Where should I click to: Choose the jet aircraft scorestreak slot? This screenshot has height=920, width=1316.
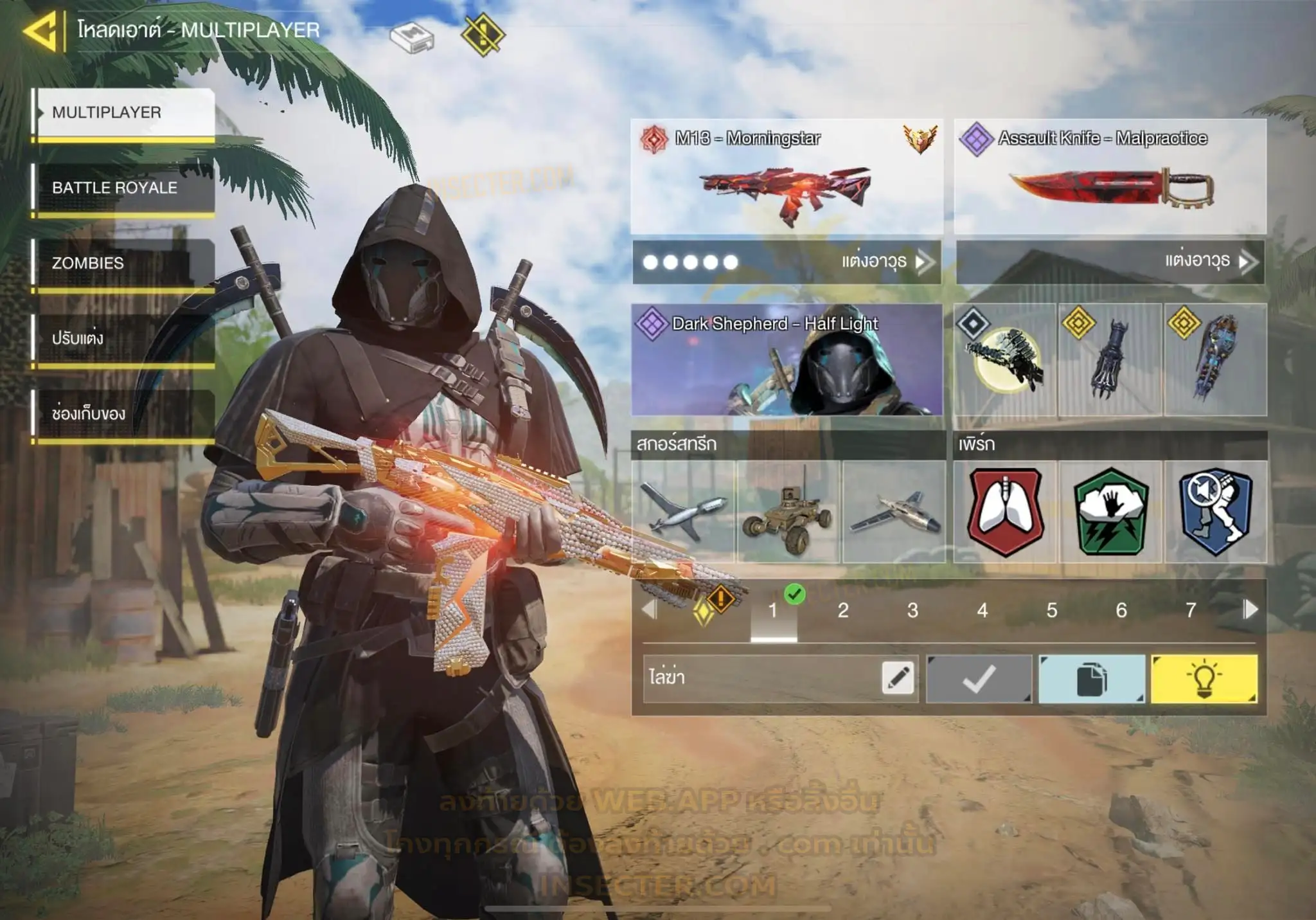pos(894,512)
